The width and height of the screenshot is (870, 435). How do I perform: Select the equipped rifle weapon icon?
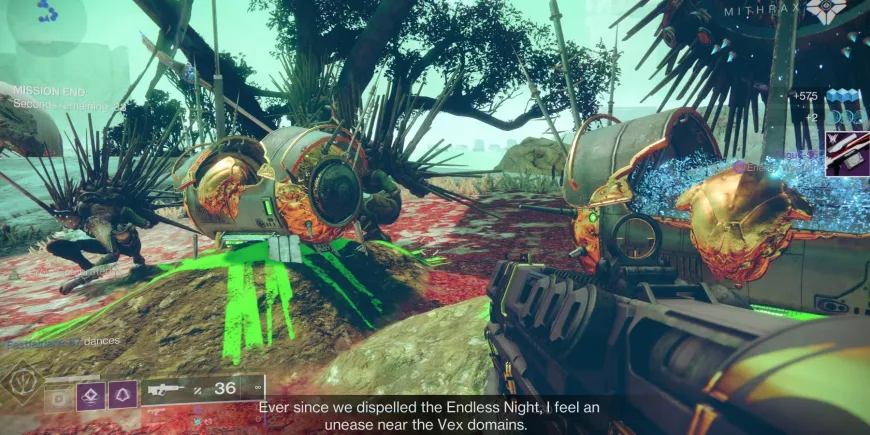point(162,389)
